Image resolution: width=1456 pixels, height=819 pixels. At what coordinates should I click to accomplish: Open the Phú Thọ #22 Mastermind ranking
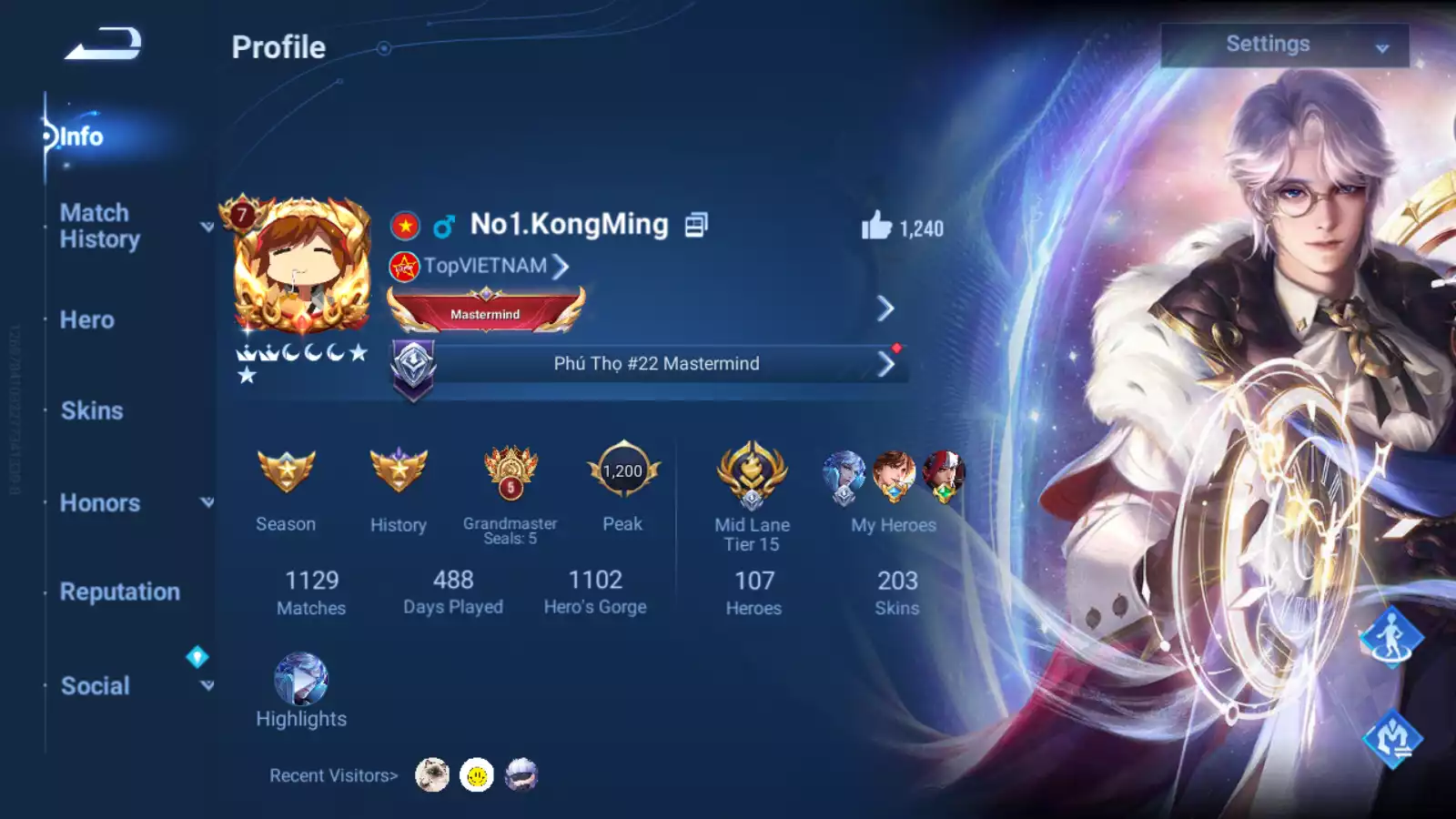[656, 364]
